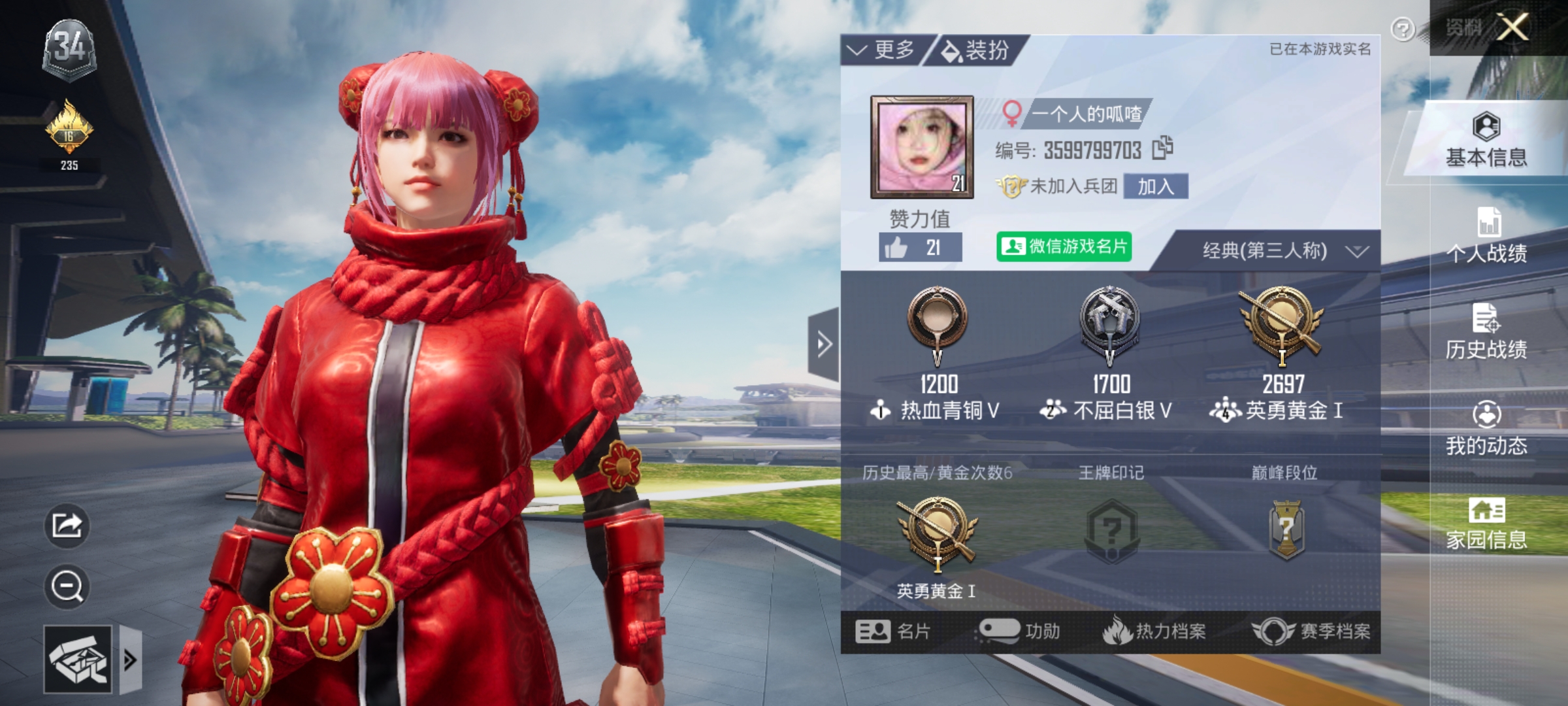Open the 个人战绩 tab
Screen dimensions: 1568x706
pos(1486,235)
